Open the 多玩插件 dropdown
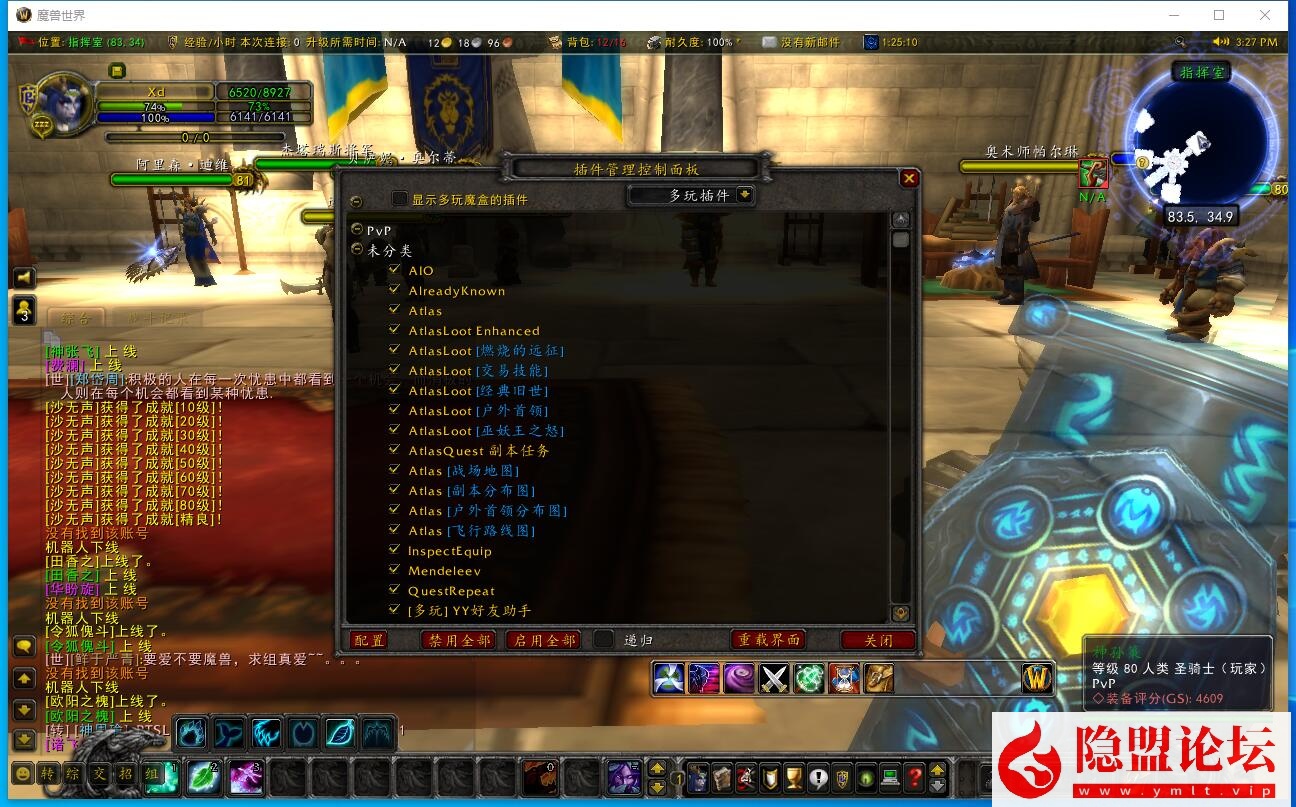Screen dimensions: 1296x807 click(x=744, y=195)
